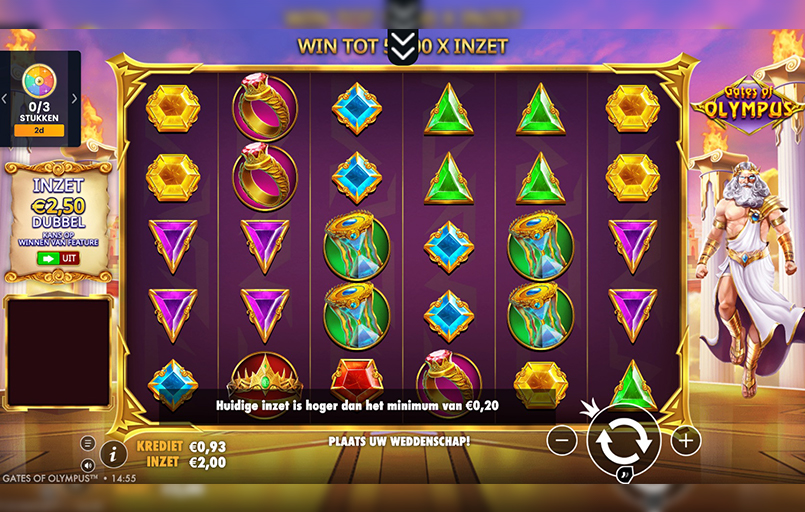Decrease the bet with the minus button

562,439
